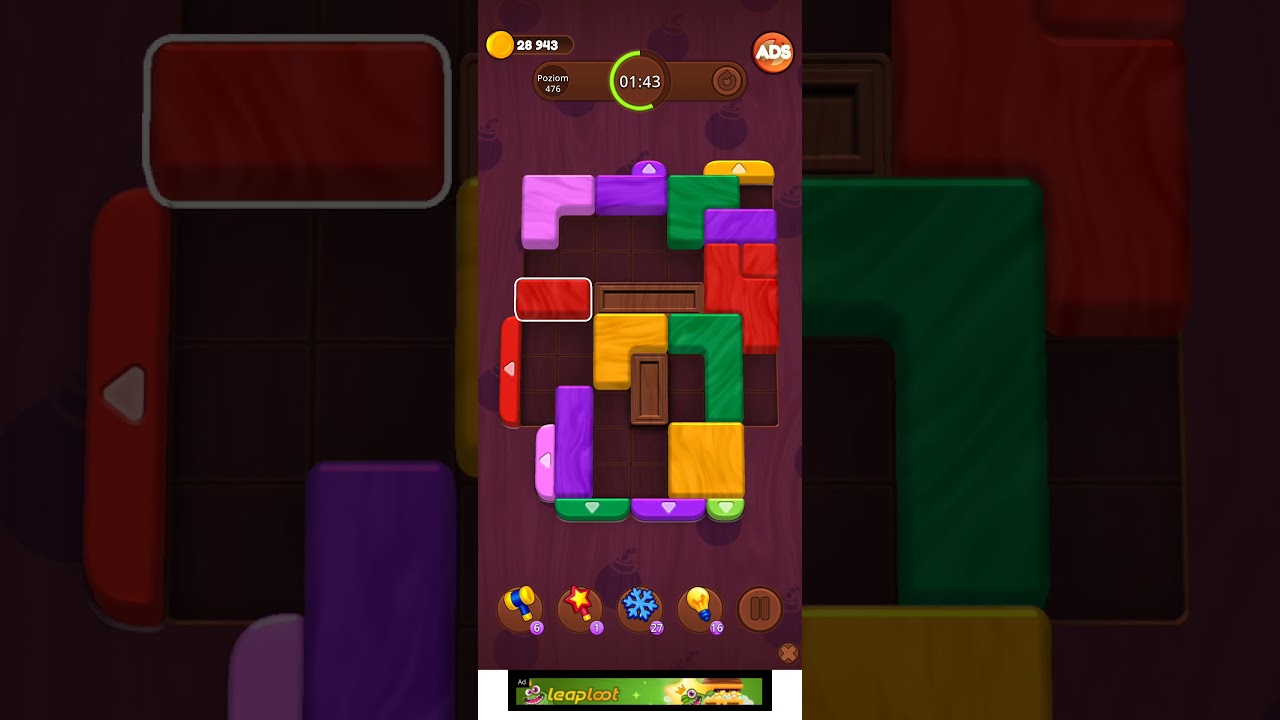Get a hint with the lightbulb booster
The width and height of the screenshot is (1280, 720).
pyautogui.click(x=701, y=606)
